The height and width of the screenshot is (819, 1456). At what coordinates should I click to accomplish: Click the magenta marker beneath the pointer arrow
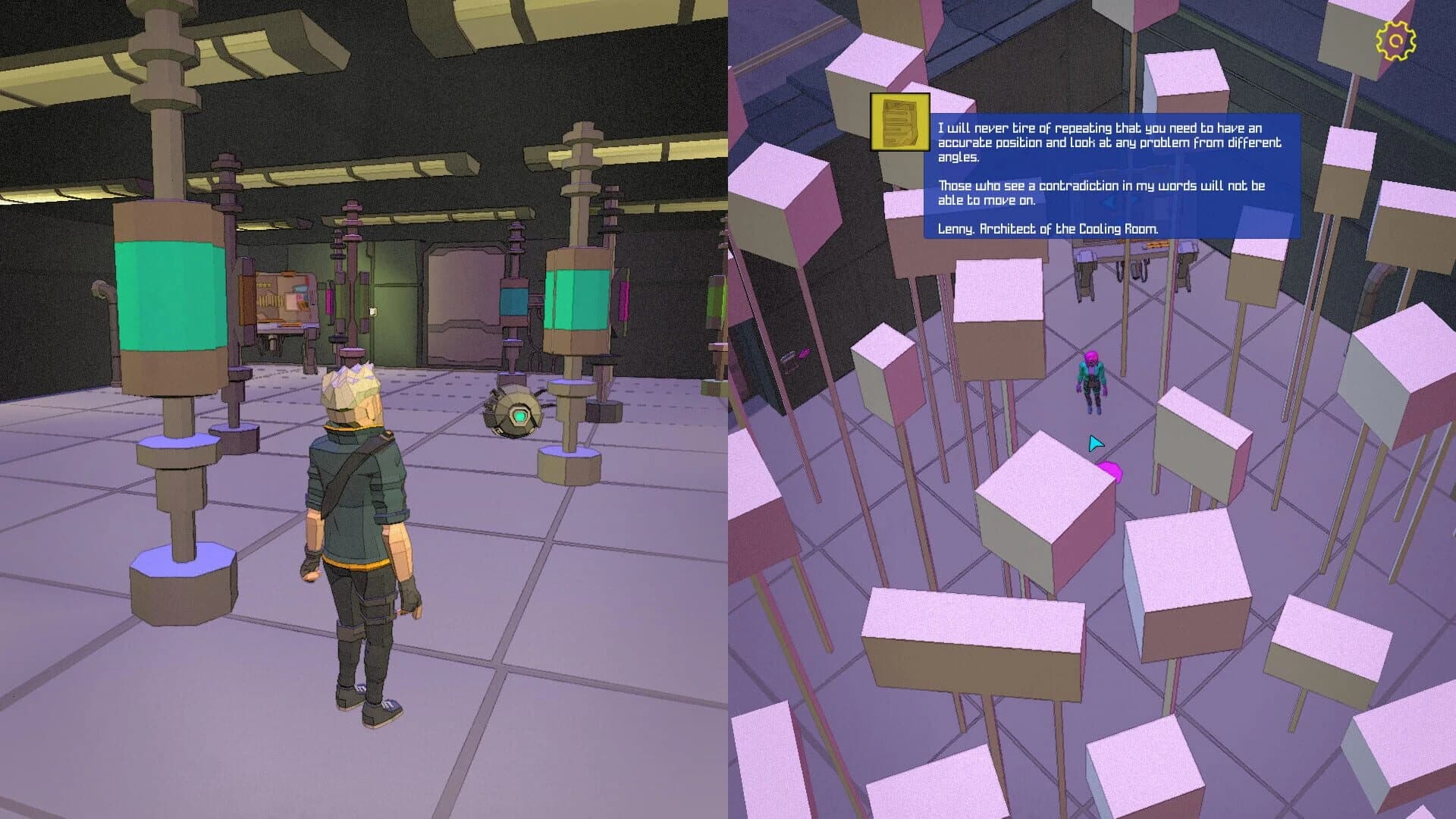click(x=1110, y=472)
